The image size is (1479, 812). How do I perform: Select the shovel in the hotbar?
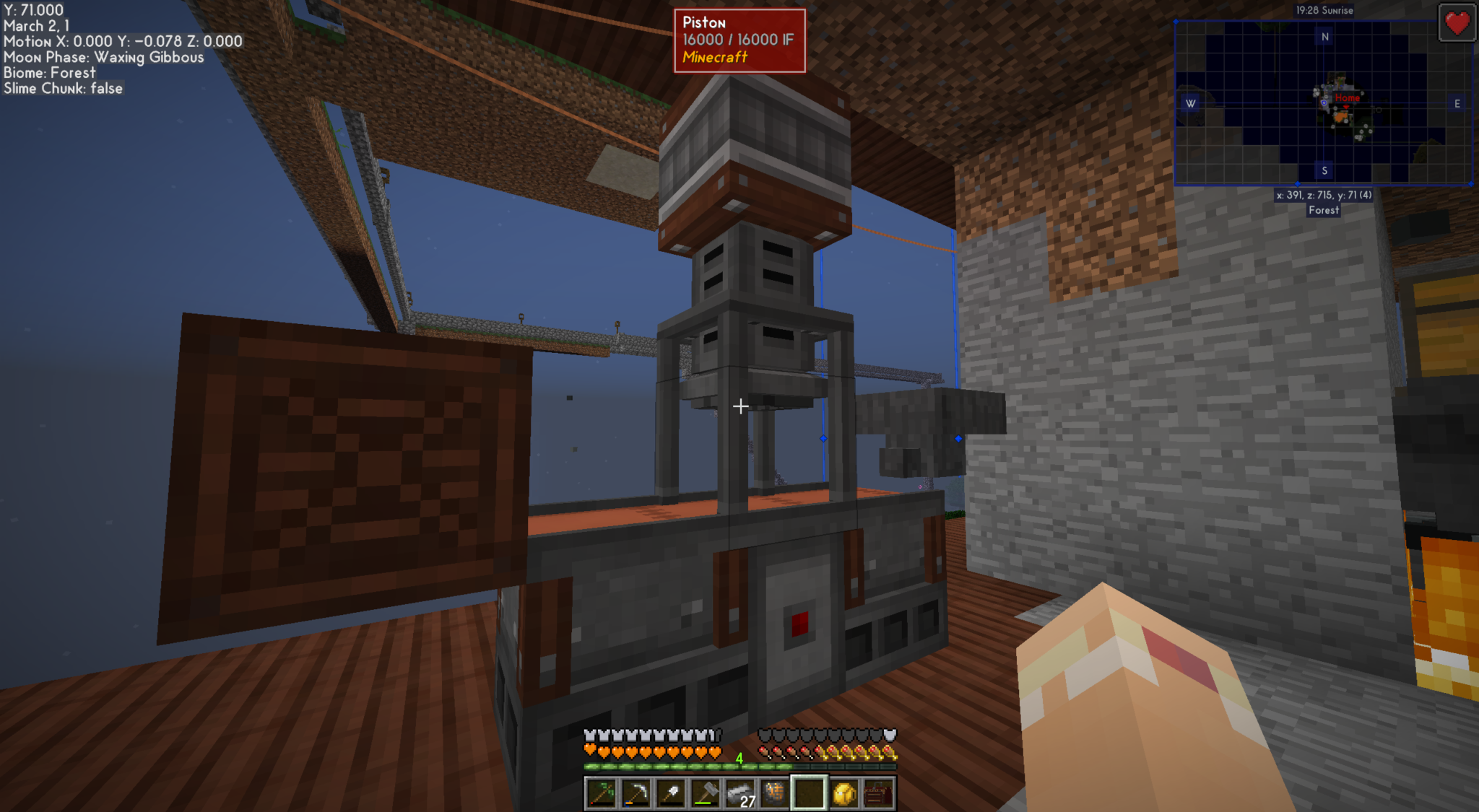pos(670,793)
